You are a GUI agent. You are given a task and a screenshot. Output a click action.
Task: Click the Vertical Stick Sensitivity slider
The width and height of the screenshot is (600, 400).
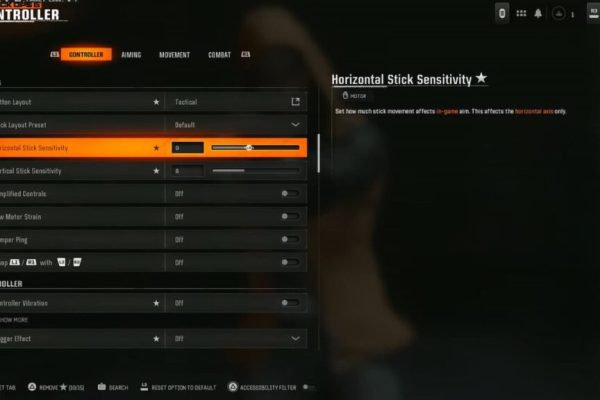(x=255, y=171)
